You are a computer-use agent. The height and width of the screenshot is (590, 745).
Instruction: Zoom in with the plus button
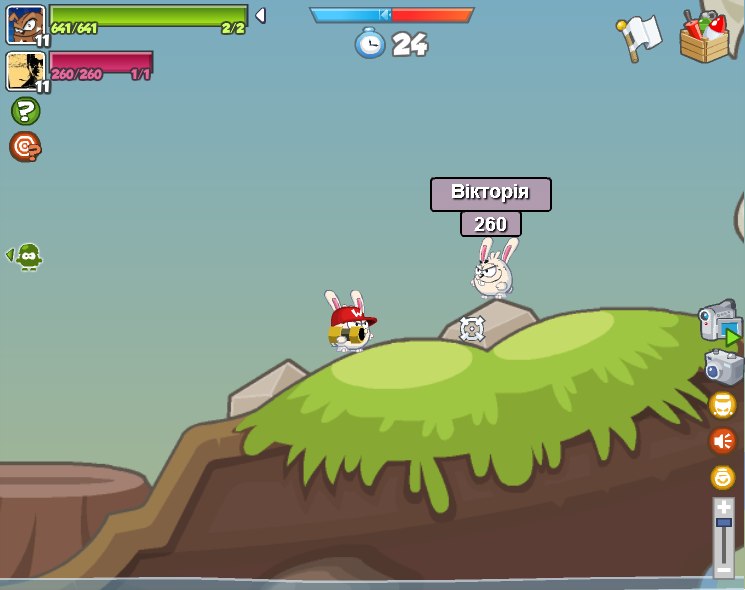(x=724, y=508)
